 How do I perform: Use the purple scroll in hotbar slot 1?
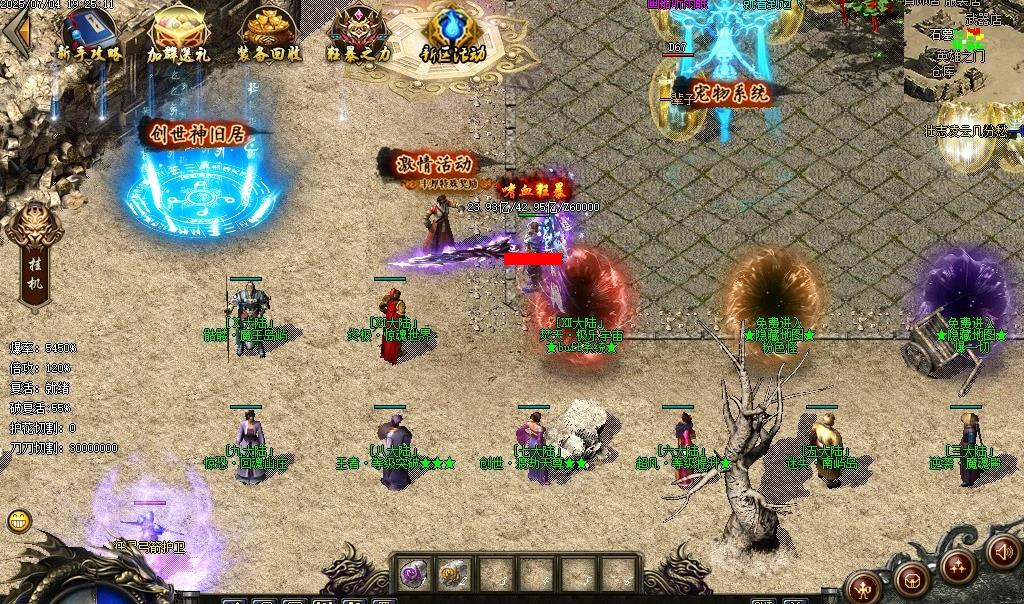pos(413,573)
